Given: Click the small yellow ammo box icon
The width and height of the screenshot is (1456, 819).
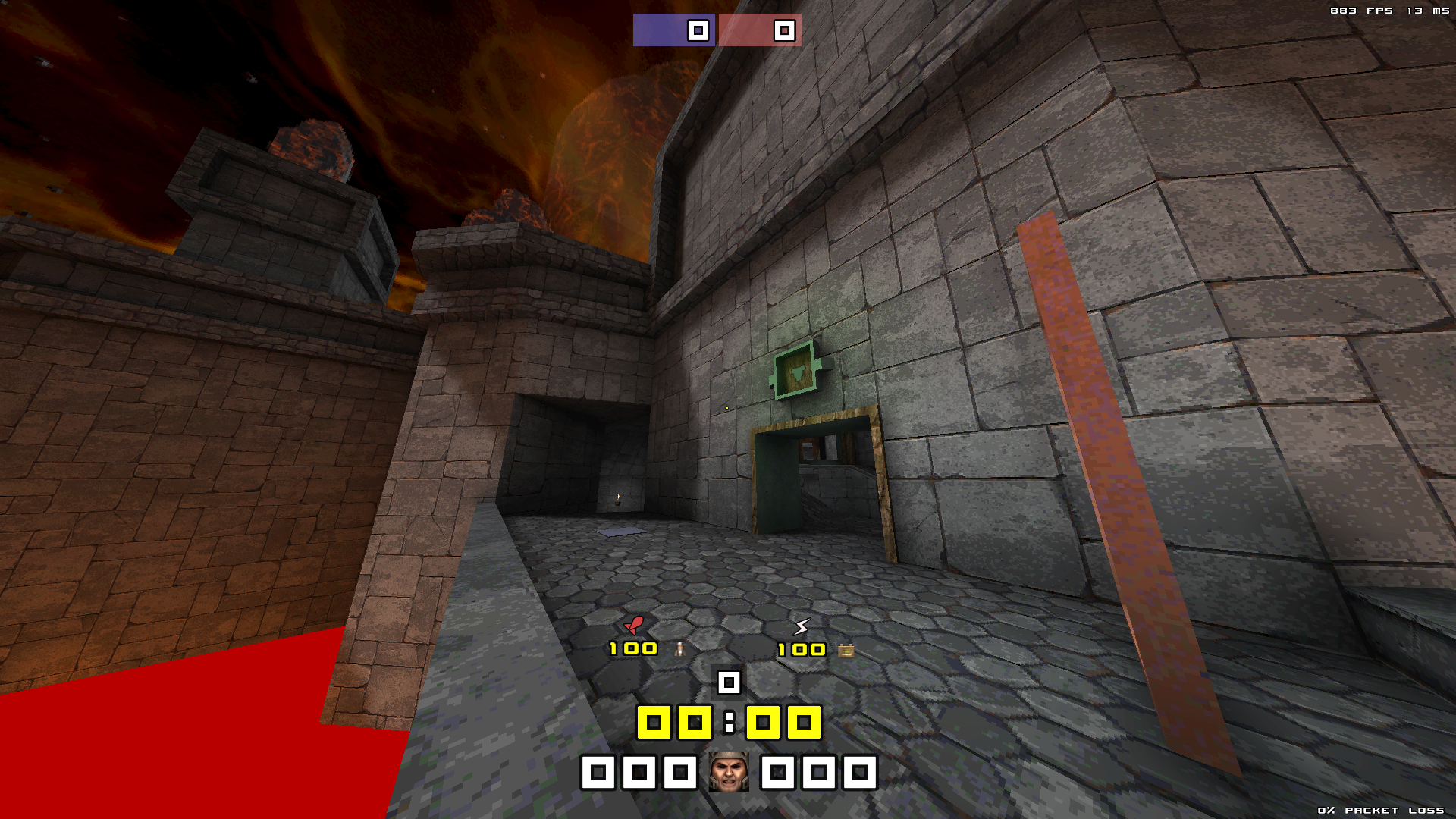Looking at the screenshot, I should [846, 650].
